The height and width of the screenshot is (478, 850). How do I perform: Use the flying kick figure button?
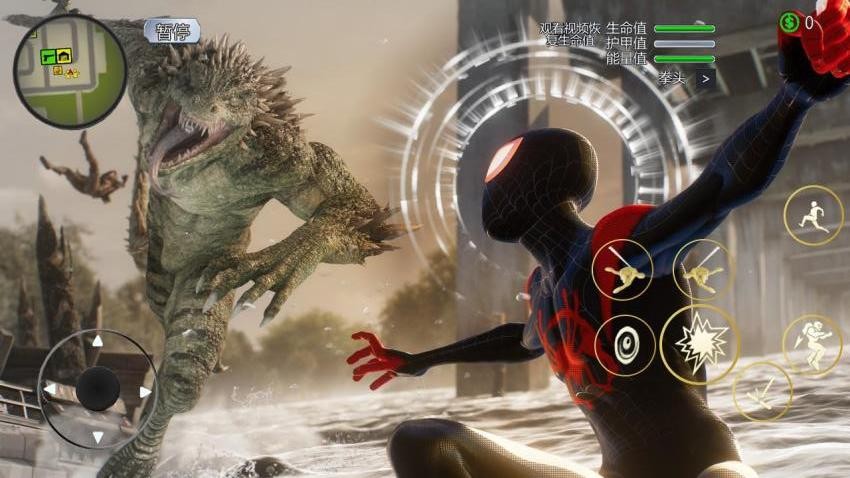pyautogui.click(x=812, y=343)
